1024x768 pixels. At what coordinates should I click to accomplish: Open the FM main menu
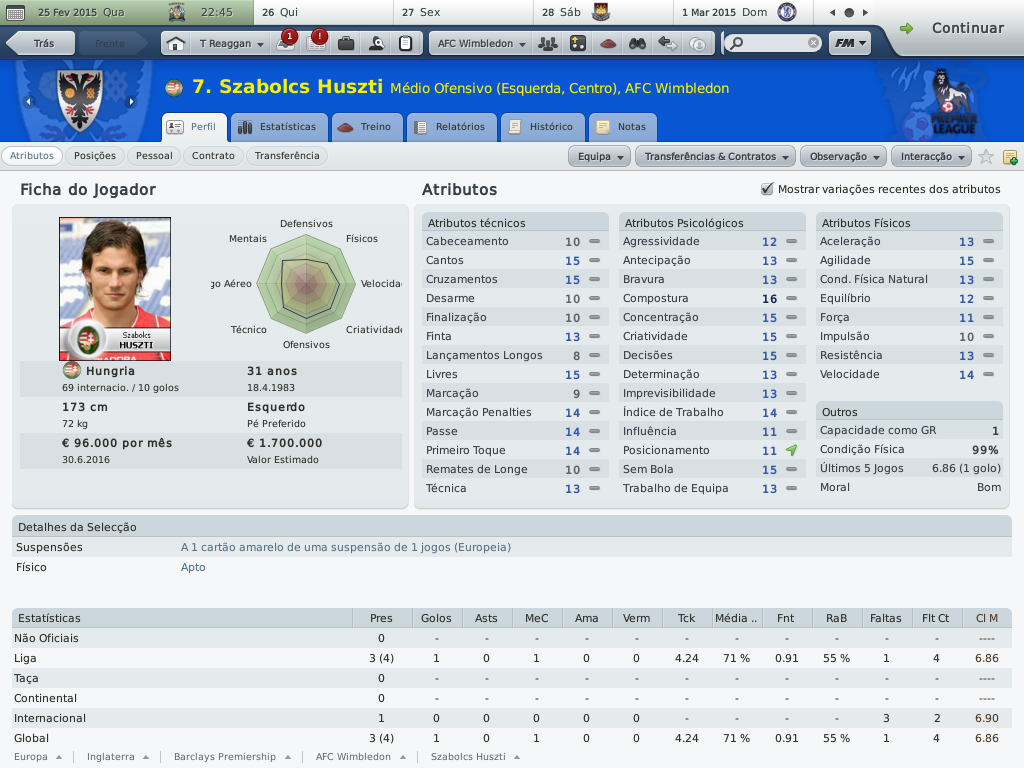pyautogui.click(x=849, y=44)
